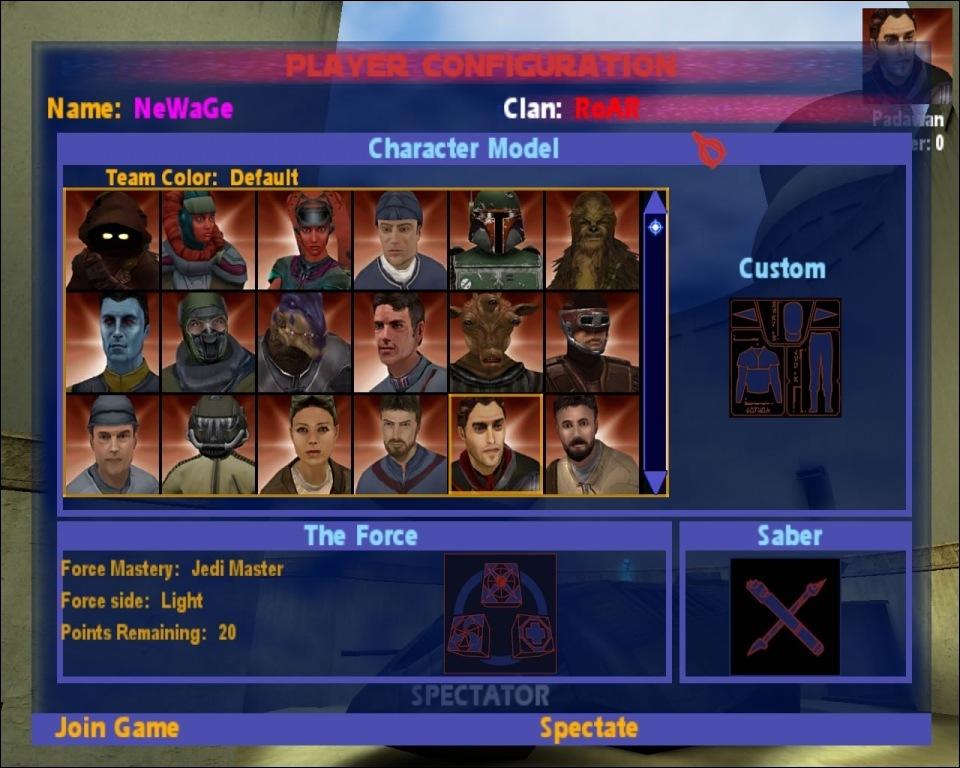Open the Saber selection icon
Screen dimensions: 960x768
(x=785, y=616)
